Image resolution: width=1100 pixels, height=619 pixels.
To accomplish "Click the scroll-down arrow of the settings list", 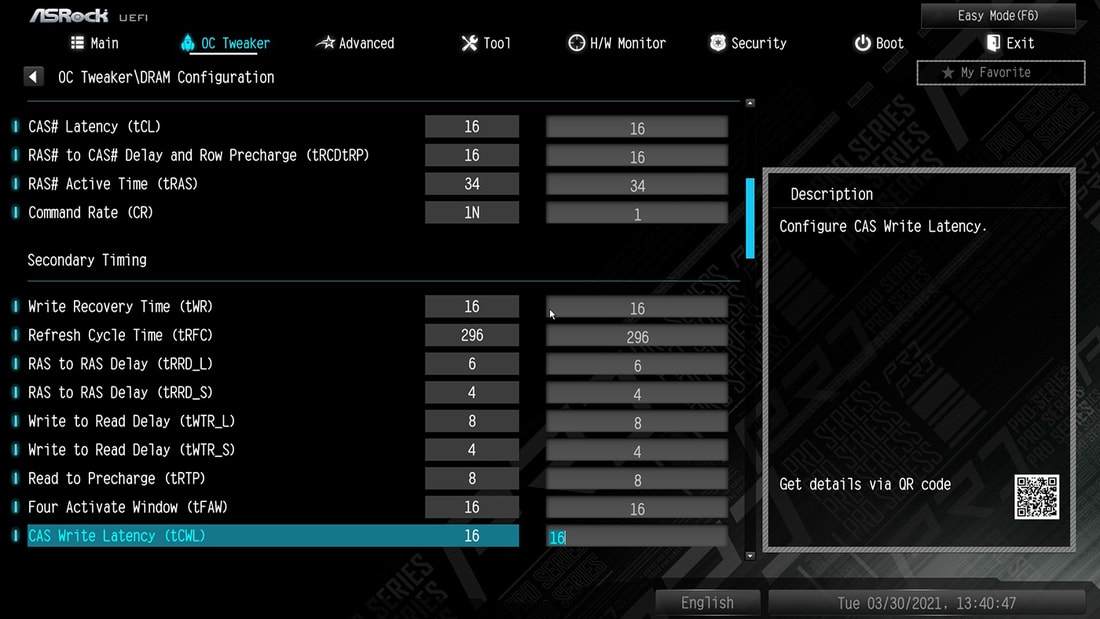I will click(x=750, y=555).
